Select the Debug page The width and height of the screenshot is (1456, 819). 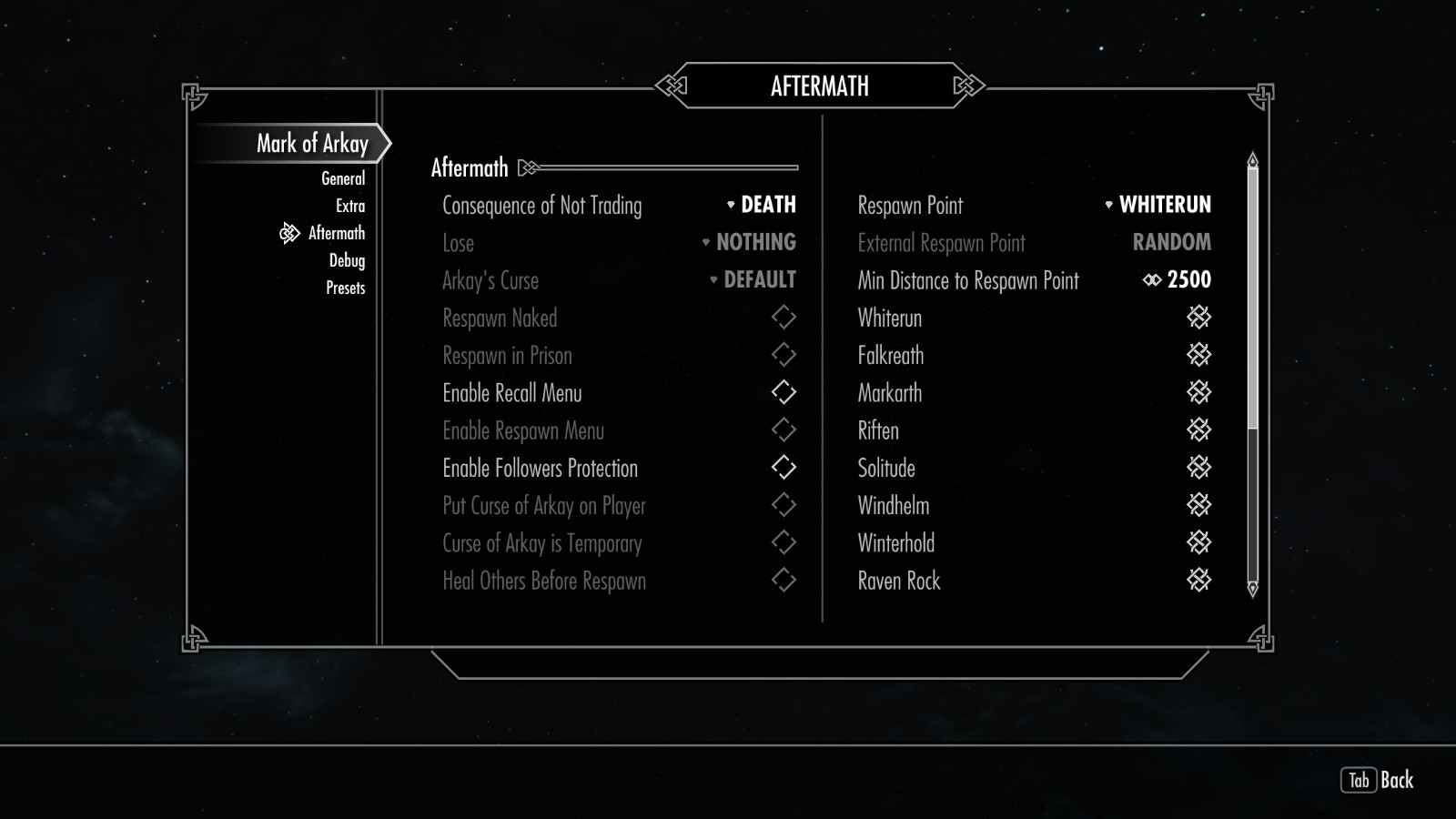(x=347, y=260)
